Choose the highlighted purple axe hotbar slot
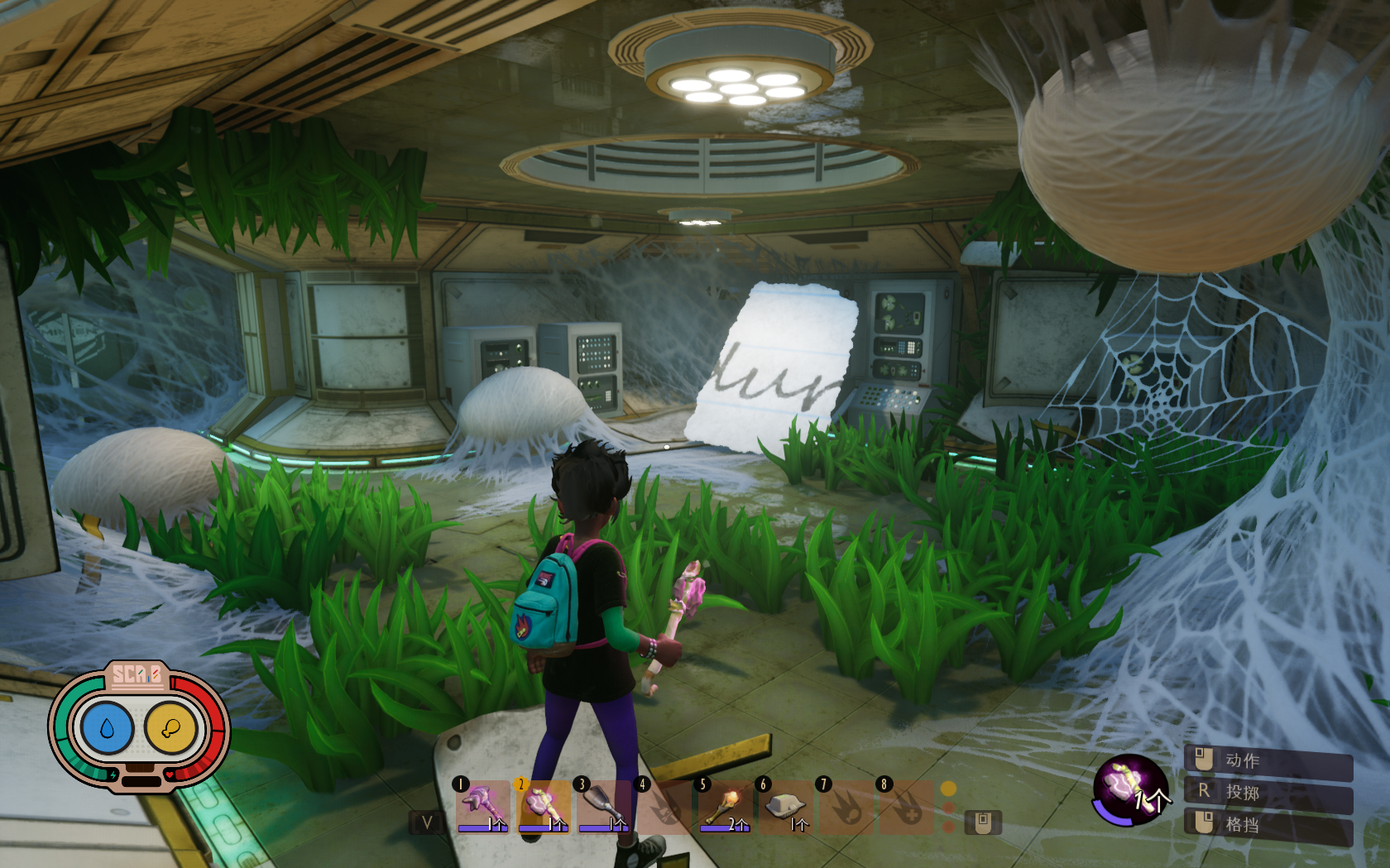 pyautogui.click(x=544, y=806)
